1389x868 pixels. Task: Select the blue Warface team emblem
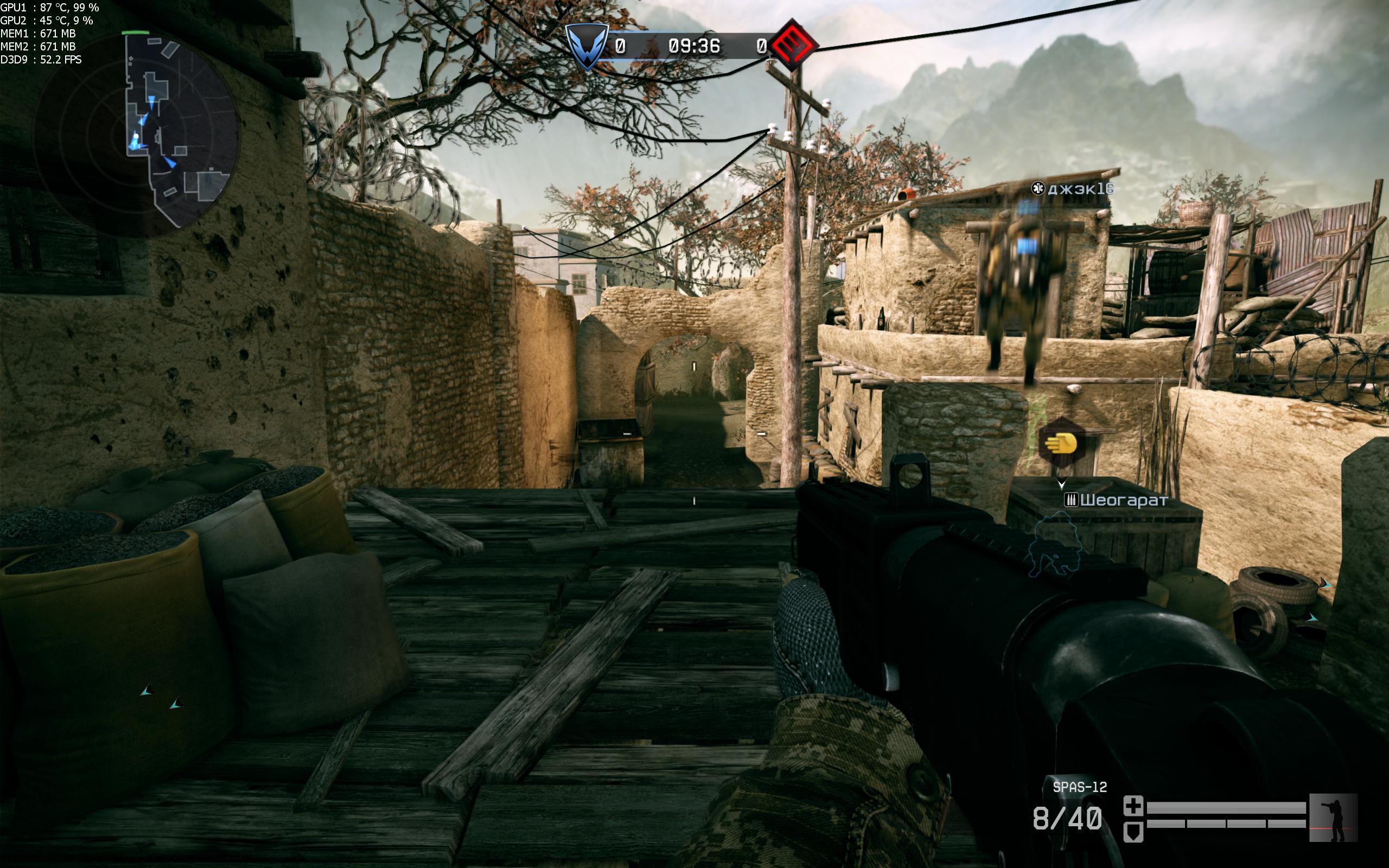coord(587,47)
